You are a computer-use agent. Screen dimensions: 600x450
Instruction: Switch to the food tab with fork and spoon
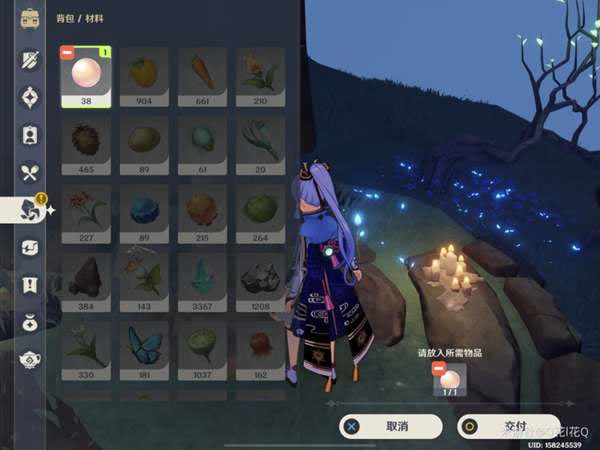click(x=30, y=172)
